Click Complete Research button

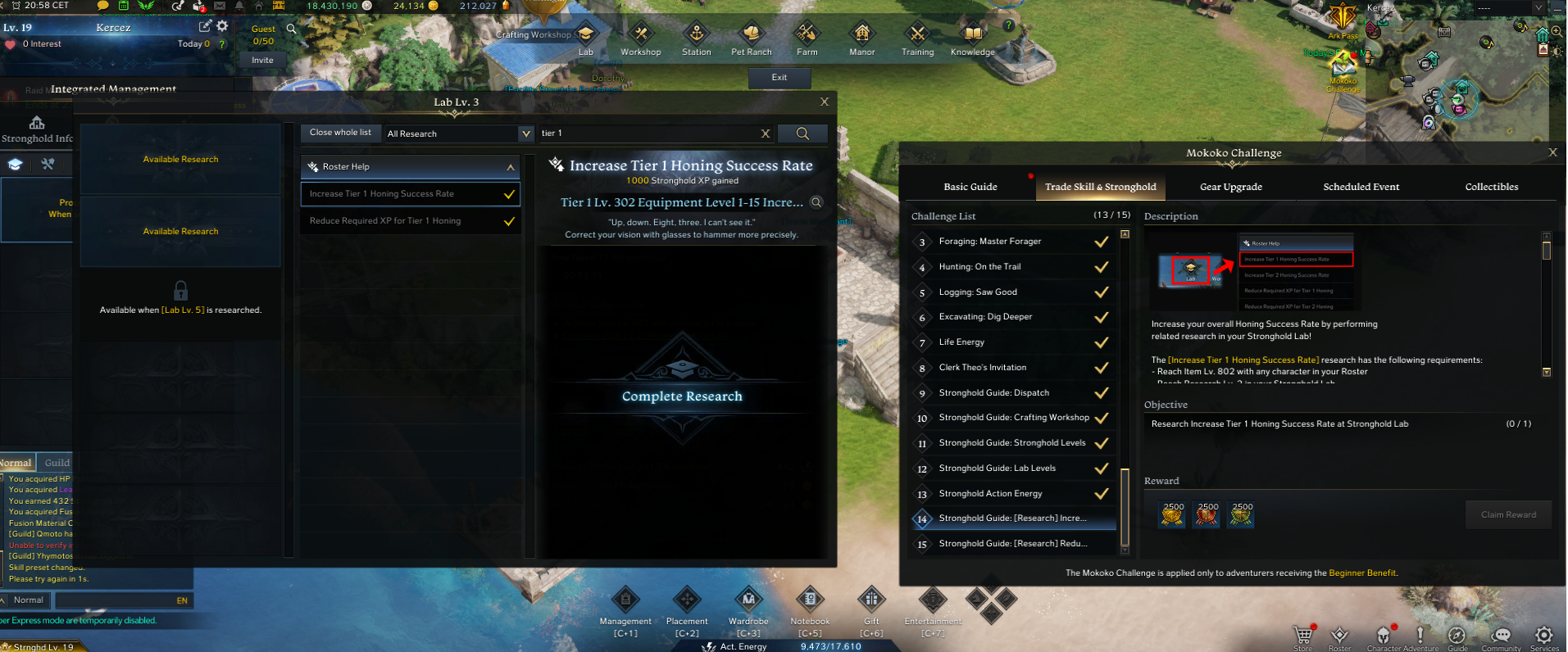tap(682, 396)
